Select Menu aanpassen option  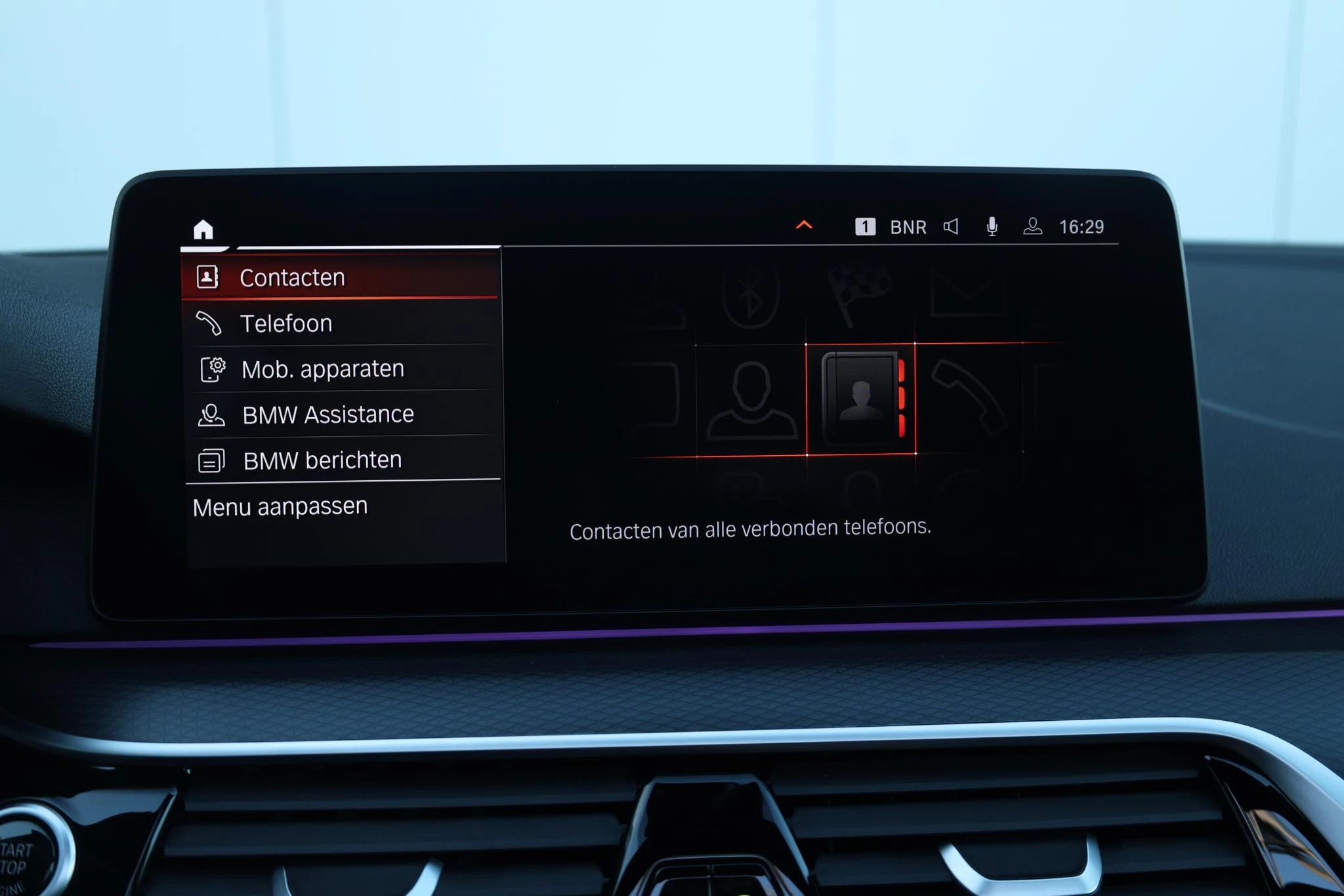click(x=280, y=507)
